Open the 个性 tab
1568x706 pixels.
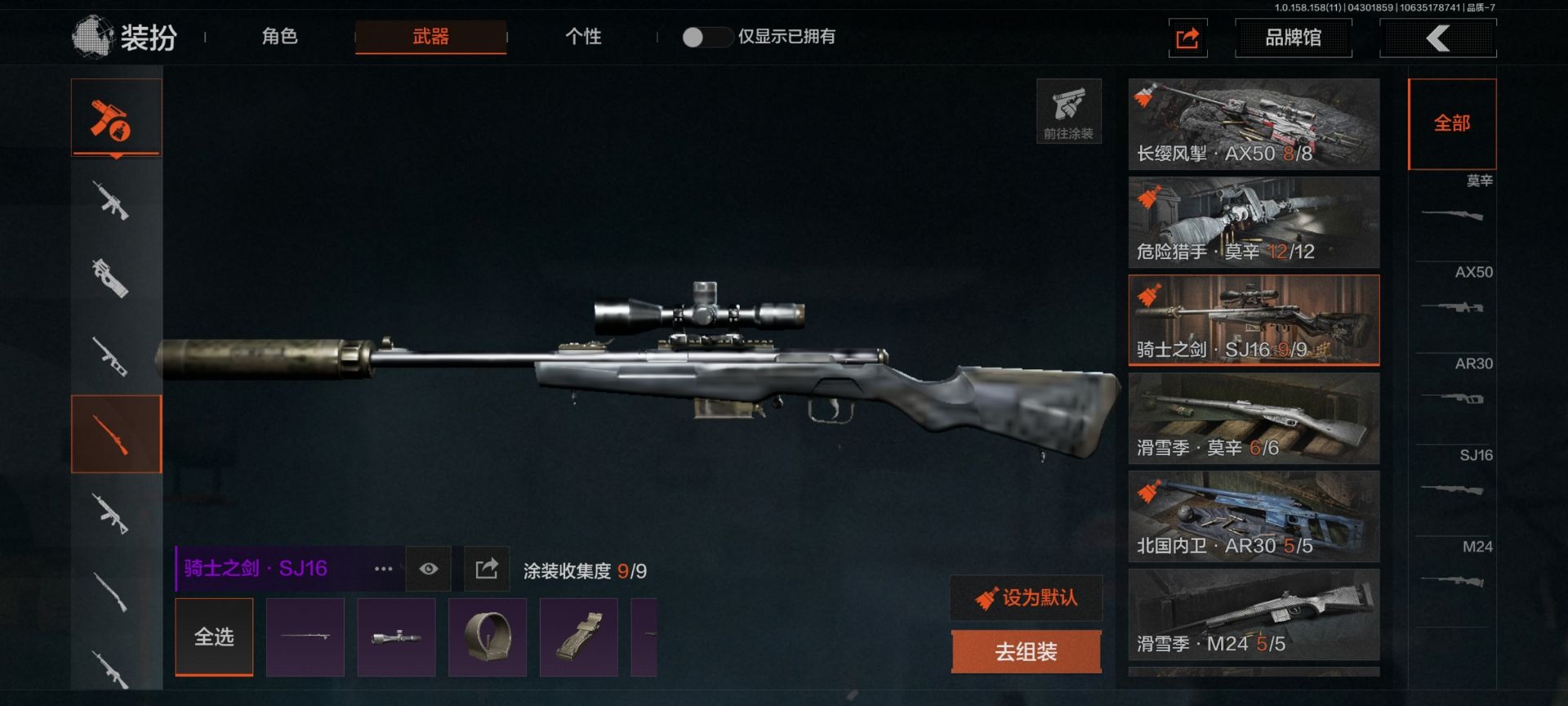583,37
